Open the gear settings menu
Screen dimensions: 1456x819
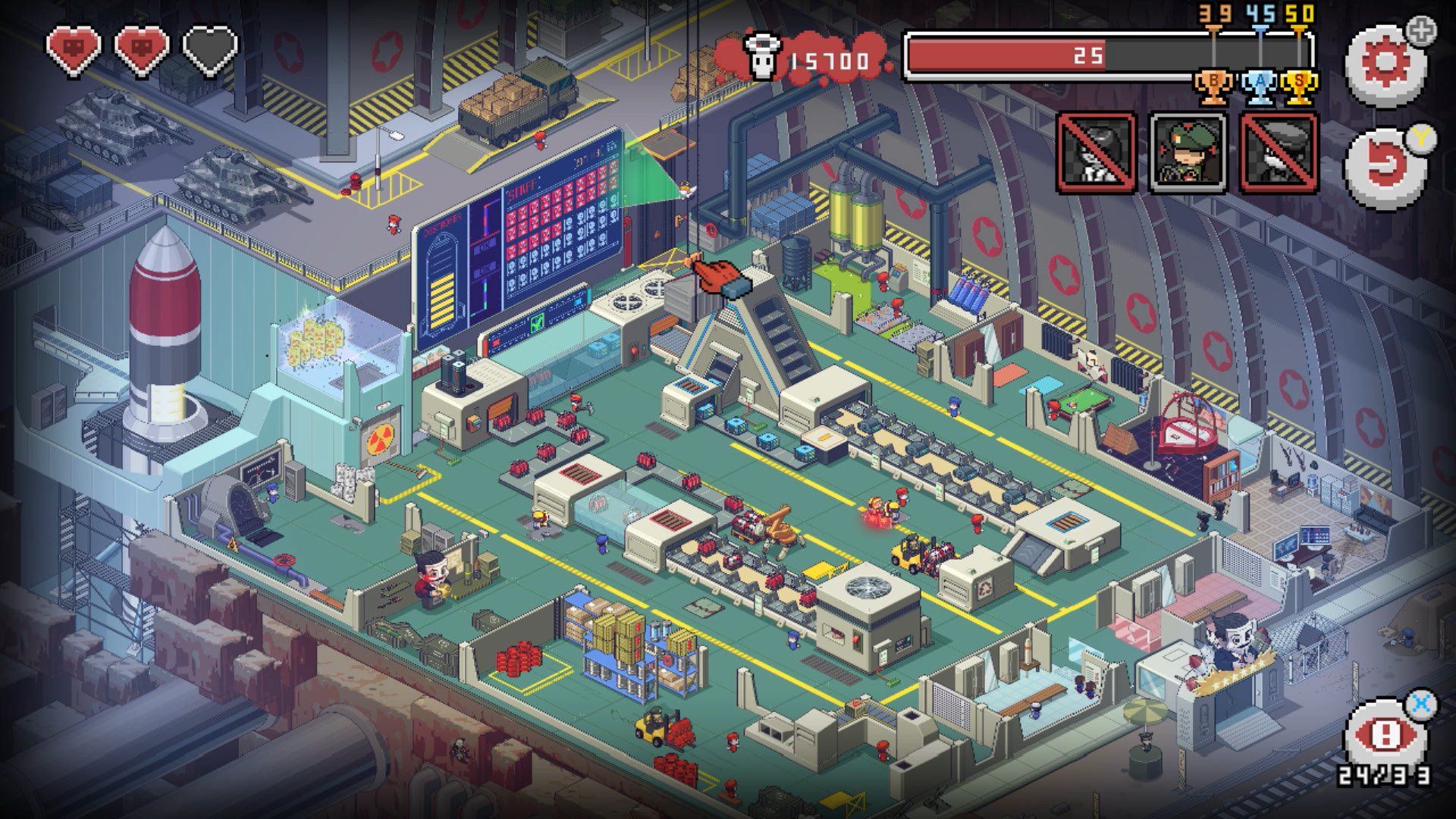click(1385, 65)
